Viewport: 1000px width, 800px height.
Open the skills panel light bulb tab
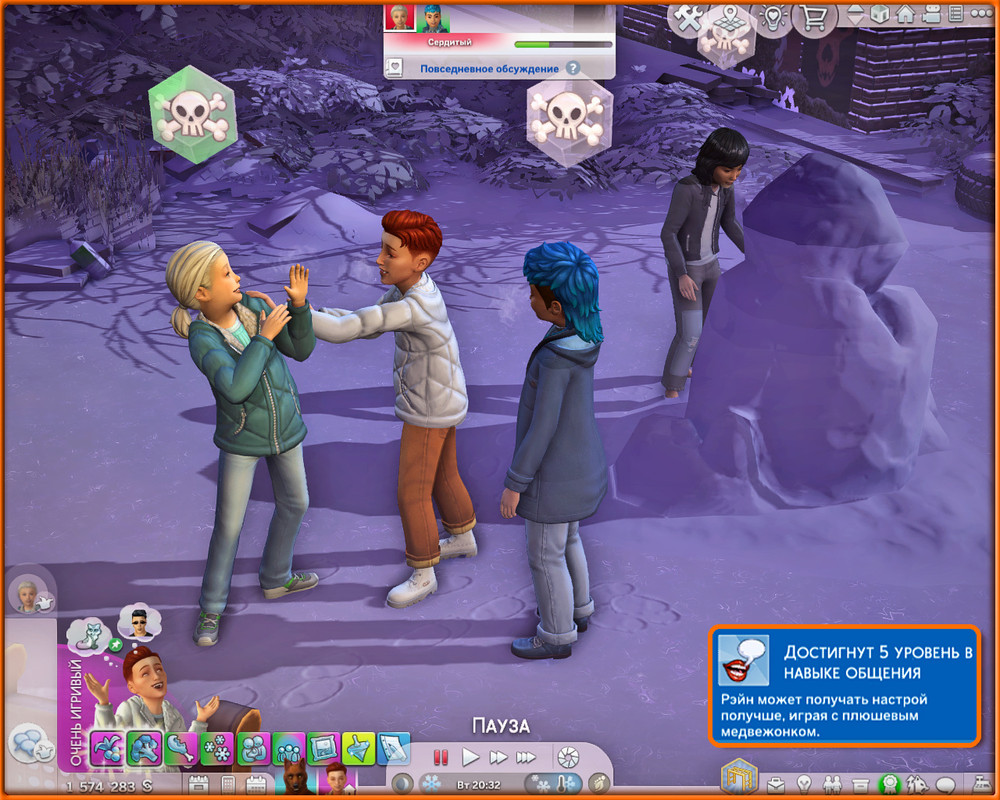[802, 783]
